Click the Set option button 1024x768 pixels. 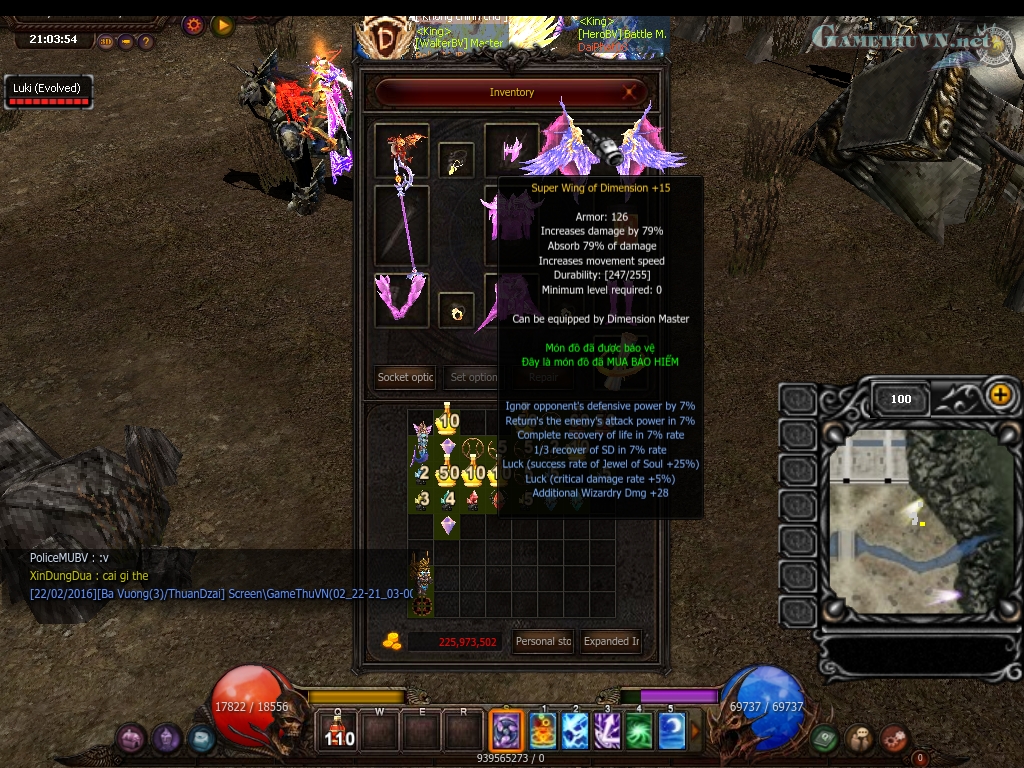(473, 377)
